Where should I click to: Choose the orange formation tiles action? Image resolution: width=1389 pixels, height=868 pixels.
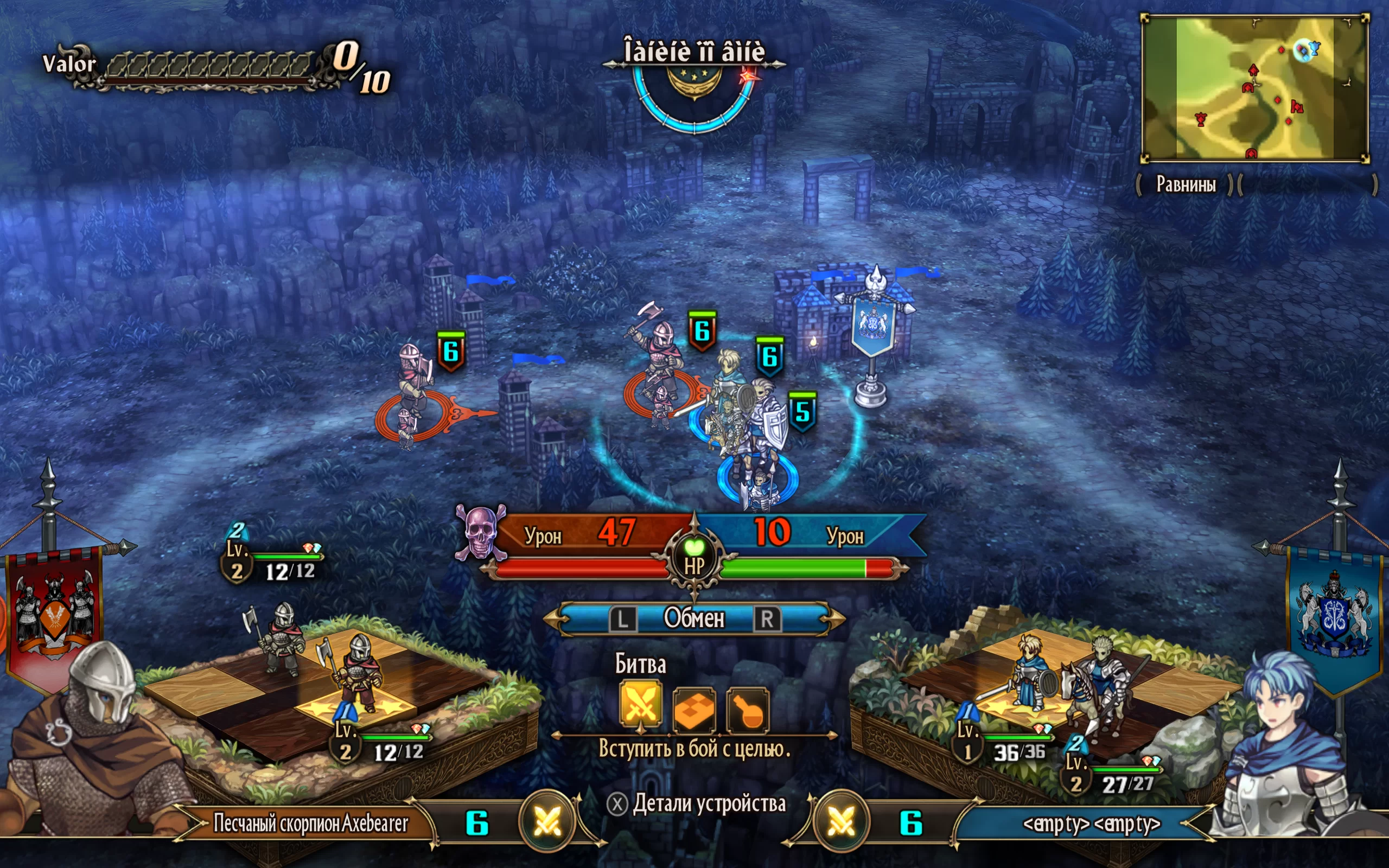(694, 710)
